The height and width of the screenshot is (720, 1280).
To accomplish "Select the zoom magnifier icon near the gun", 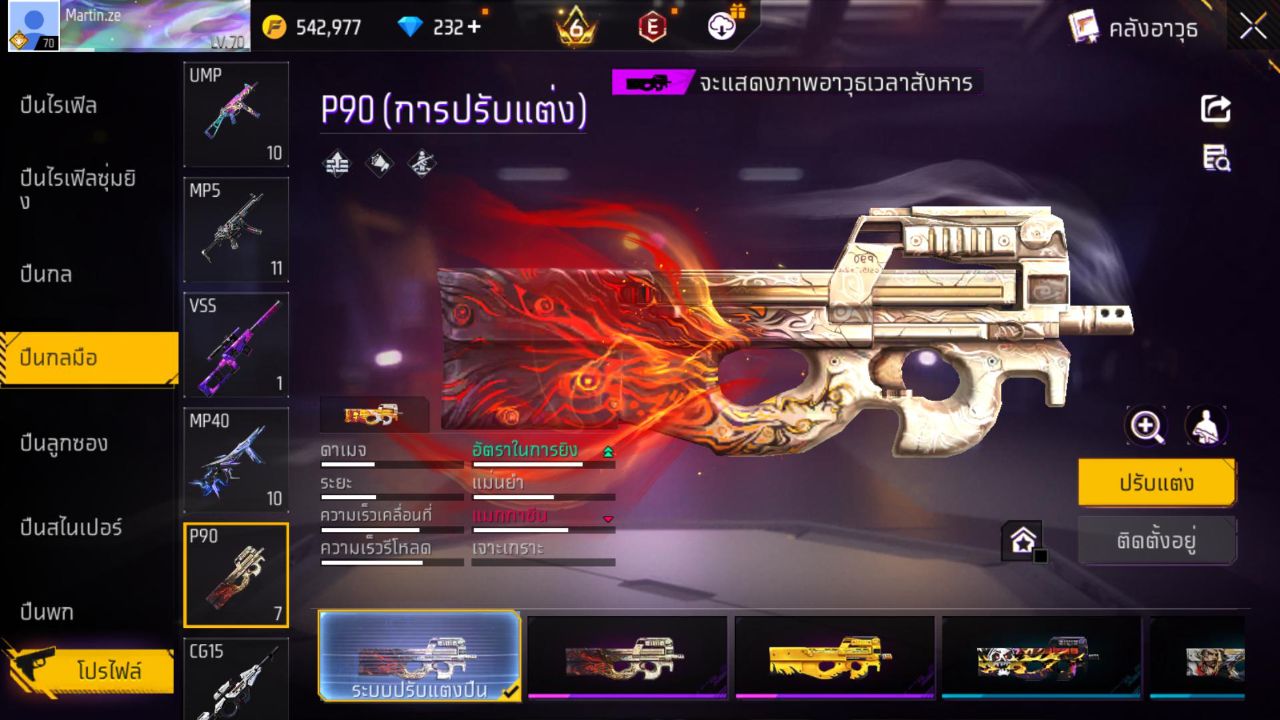I will click(1146, 425).
